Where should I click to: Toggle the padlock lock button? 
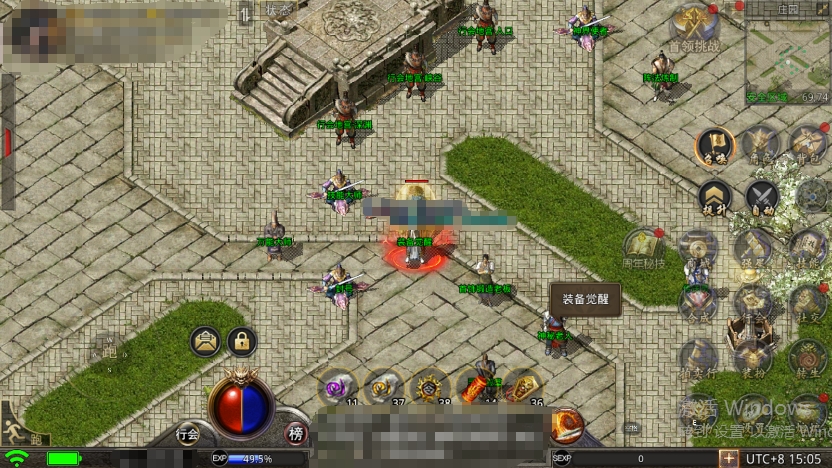click(241, 342)
